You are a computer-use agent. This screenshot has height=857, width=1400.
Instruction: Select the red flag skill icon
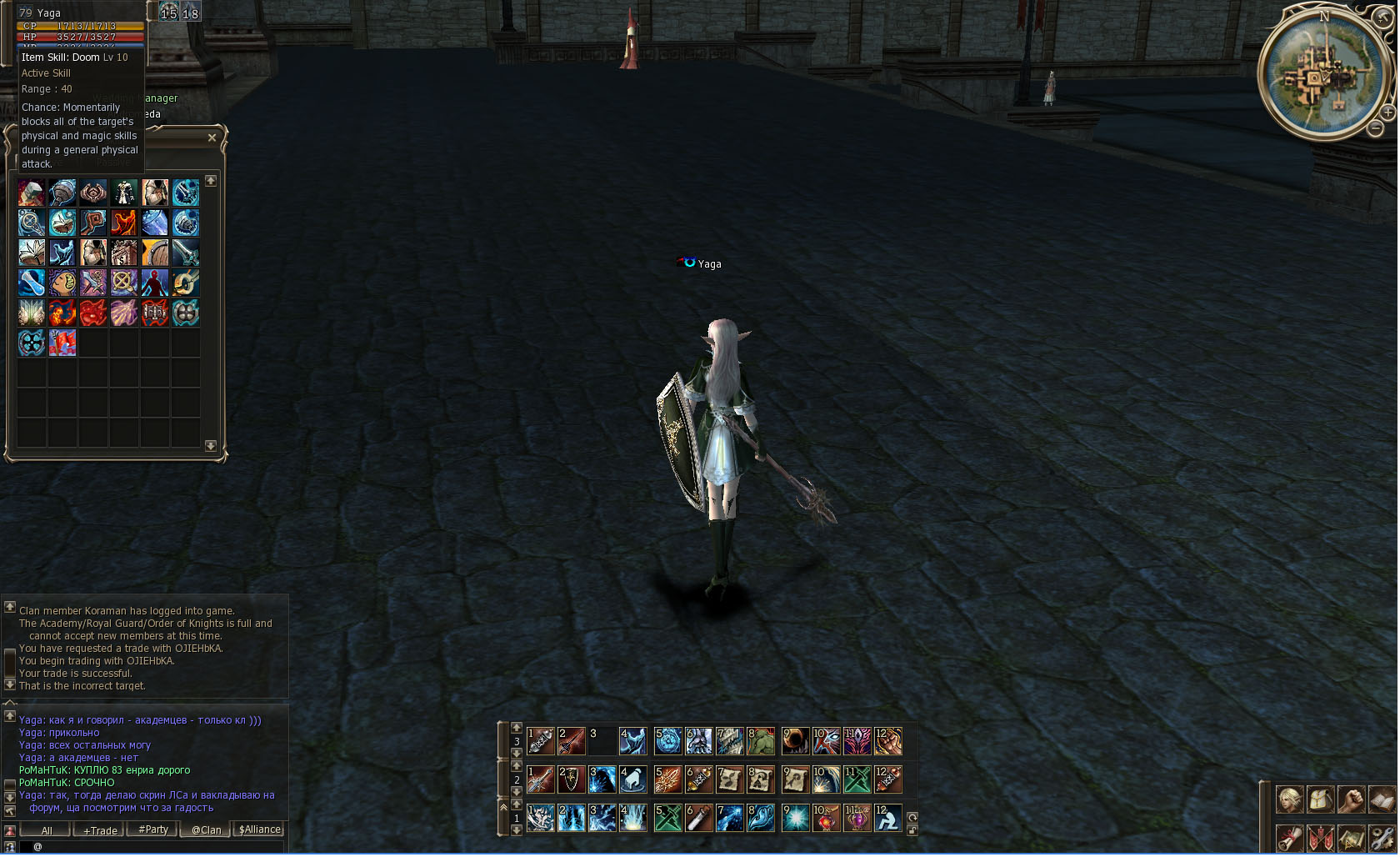tap(62, 343)
